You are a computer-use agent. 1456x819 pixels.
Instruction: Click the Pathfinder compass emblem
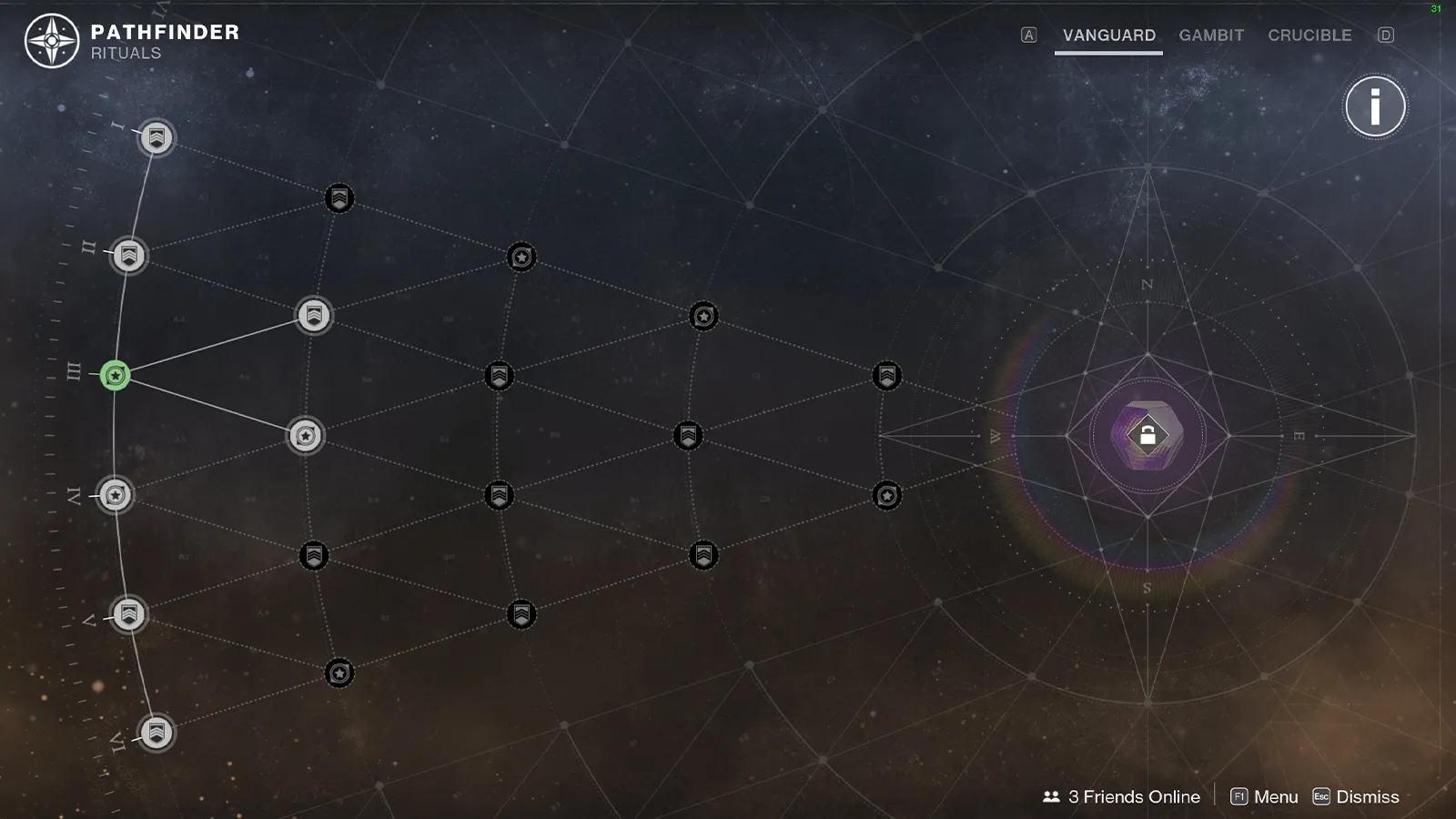[52, 41]
